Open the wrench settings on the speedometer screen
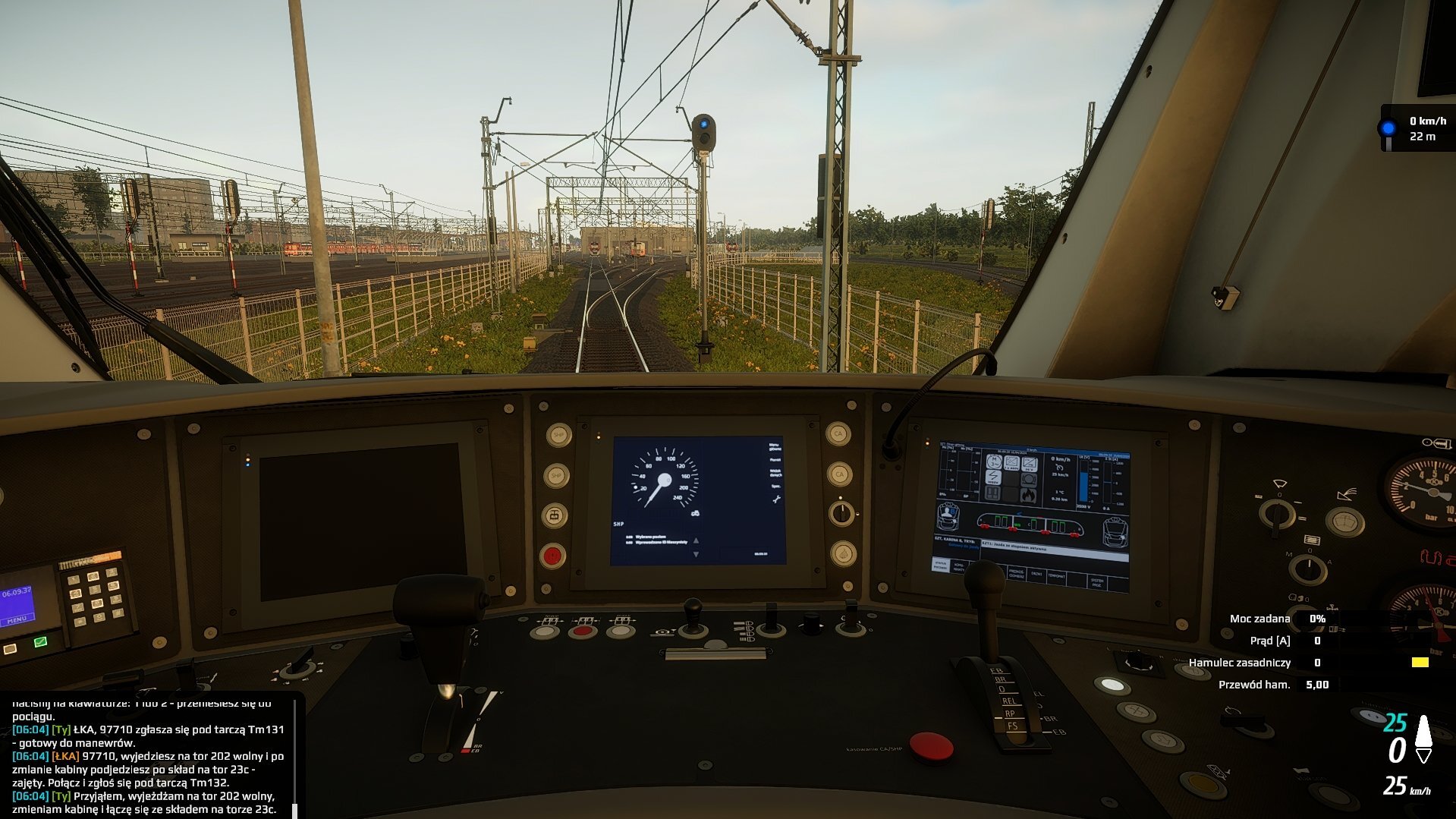The height and width of the screenshot is (819, 1456). [775, 499]
